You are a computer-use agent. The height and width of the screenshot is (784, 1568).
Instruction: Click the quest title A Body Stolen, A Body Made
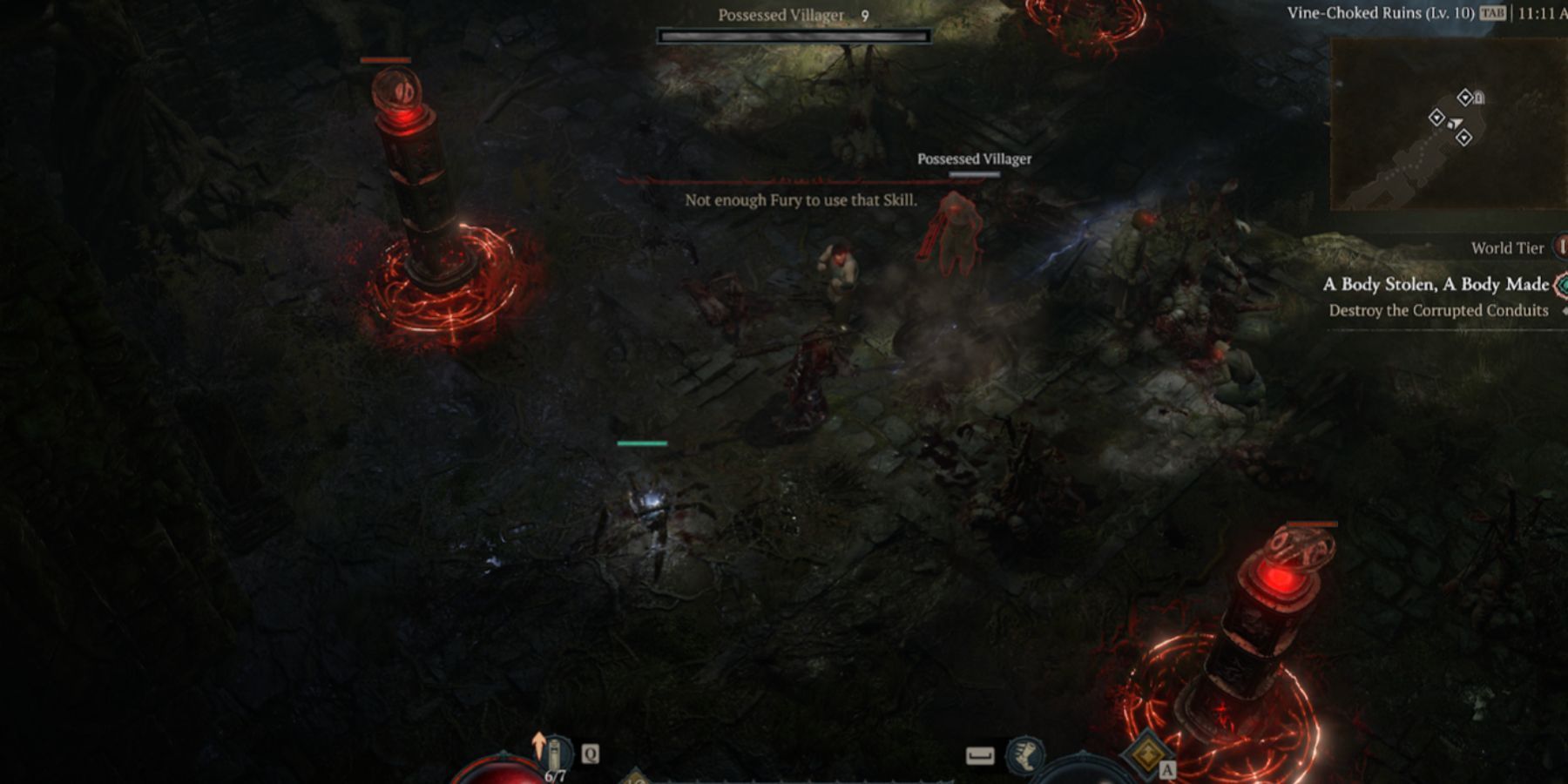[1435, 285]
